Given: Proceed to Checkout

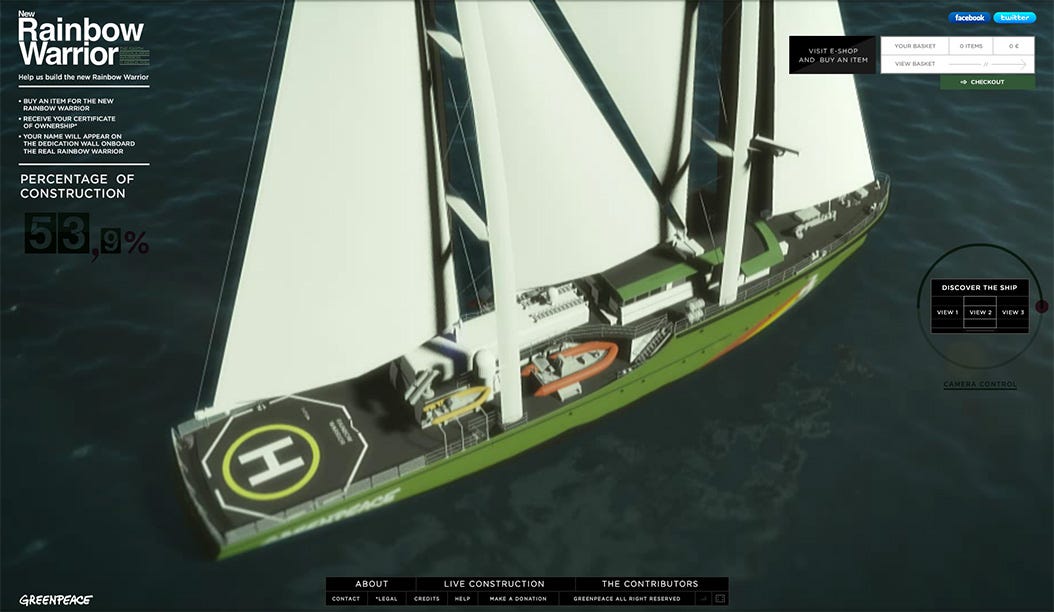Looking at the screenshot, I should click(x=987, y=82).
